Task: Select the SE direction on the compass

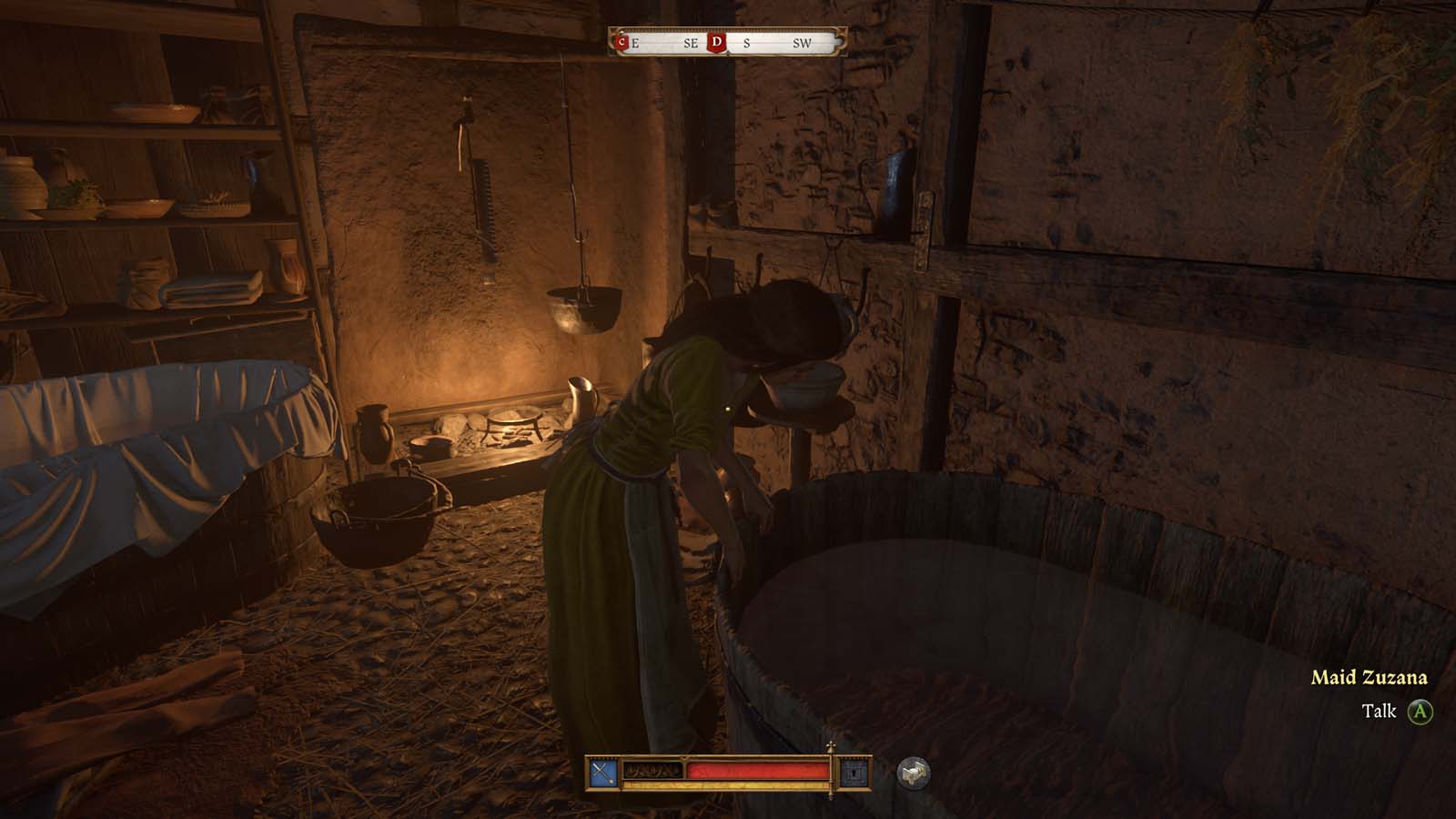Action: [691, 43]
